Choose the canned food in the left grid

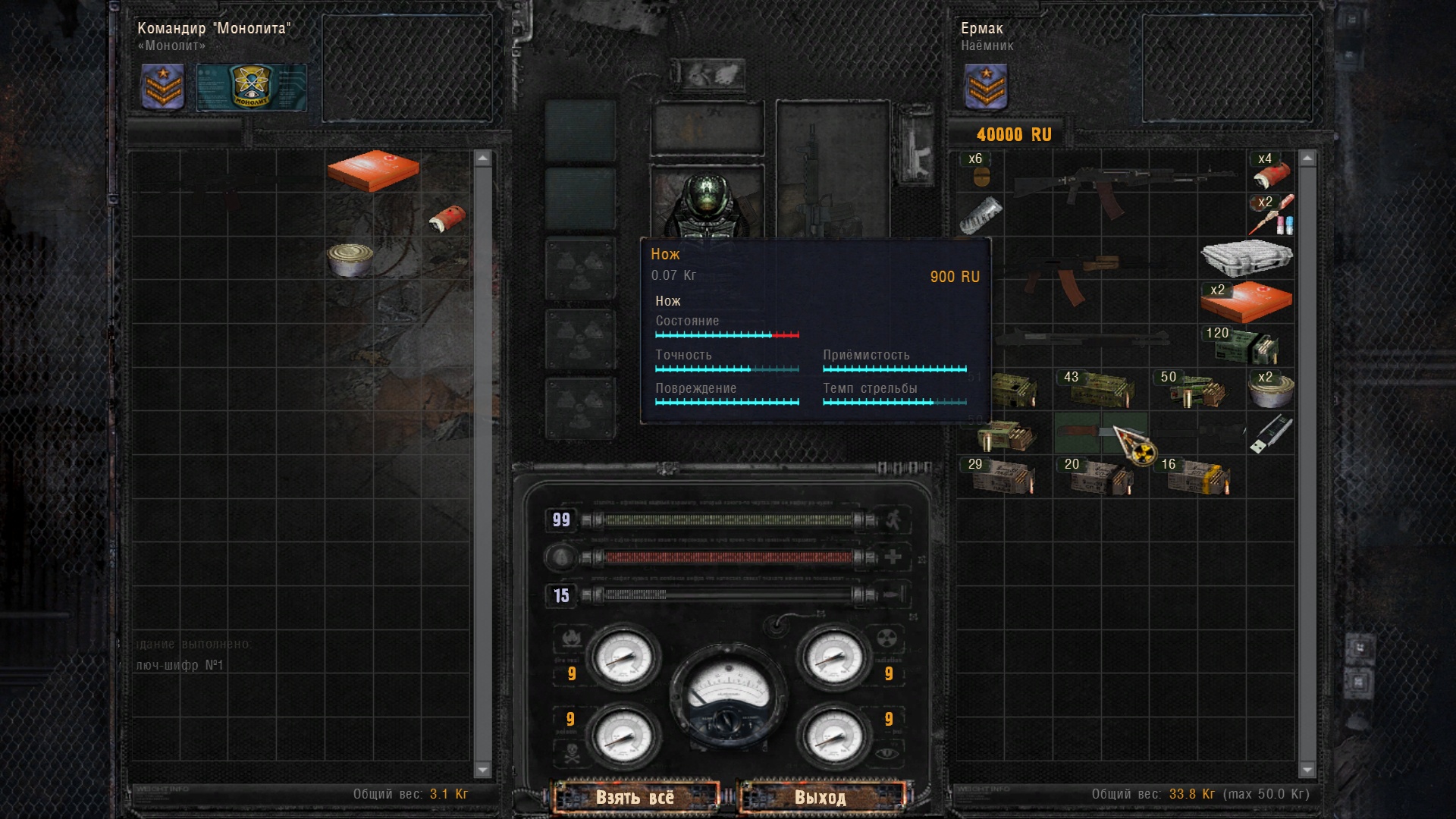pos(350,259)
